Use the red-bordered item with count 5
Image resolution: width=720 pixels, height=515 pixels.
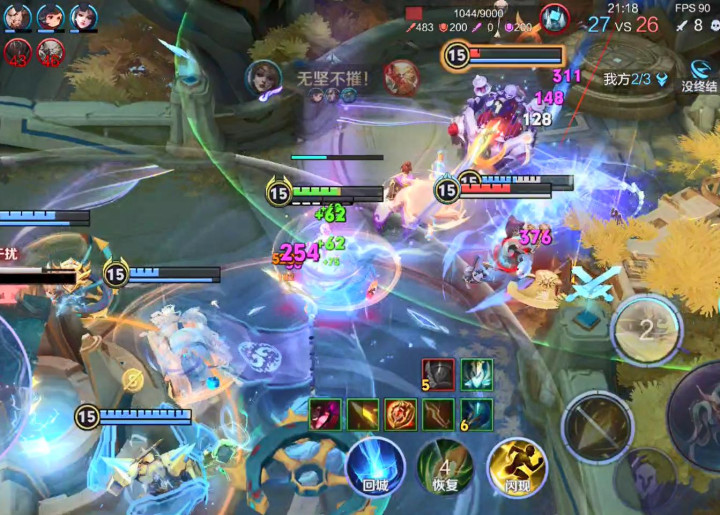(x=438, y=374)
